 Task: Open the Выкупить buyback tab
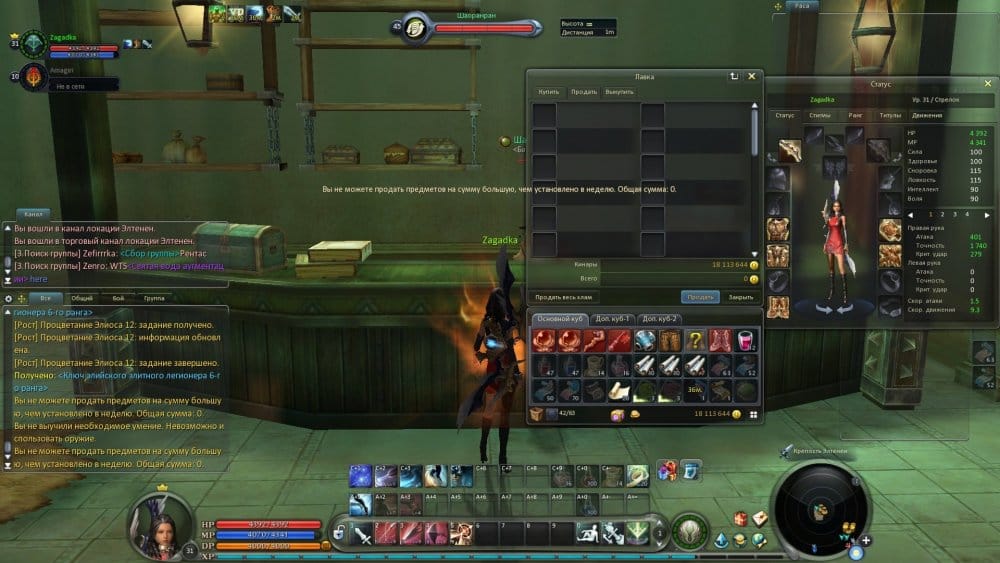619,92
